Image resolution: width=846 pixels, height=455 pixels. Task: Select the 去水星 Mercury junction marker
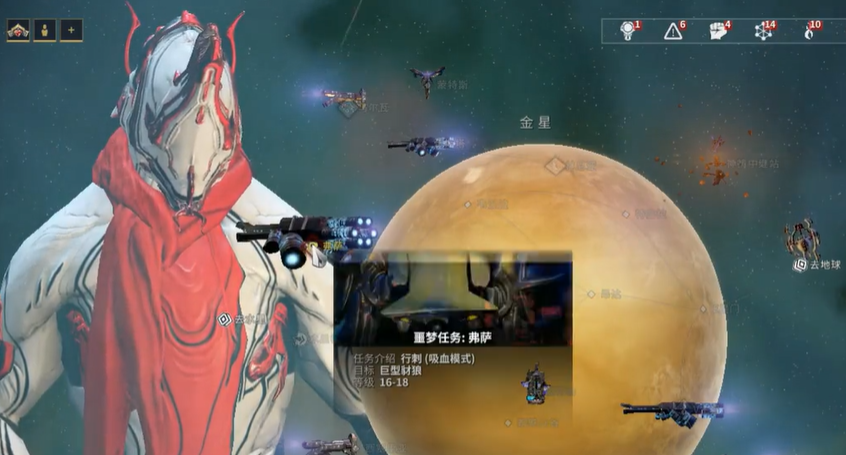click(224, 320)
